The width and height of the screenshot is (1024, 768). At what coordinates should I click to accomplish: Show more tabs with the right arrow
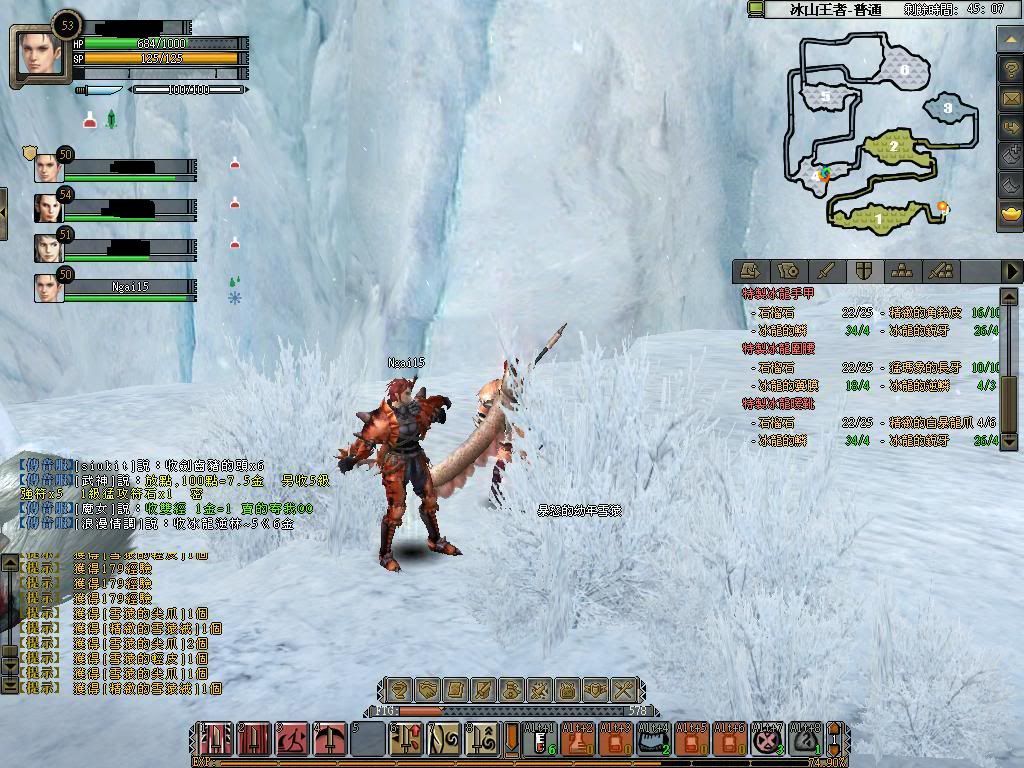pos(1011,271)
